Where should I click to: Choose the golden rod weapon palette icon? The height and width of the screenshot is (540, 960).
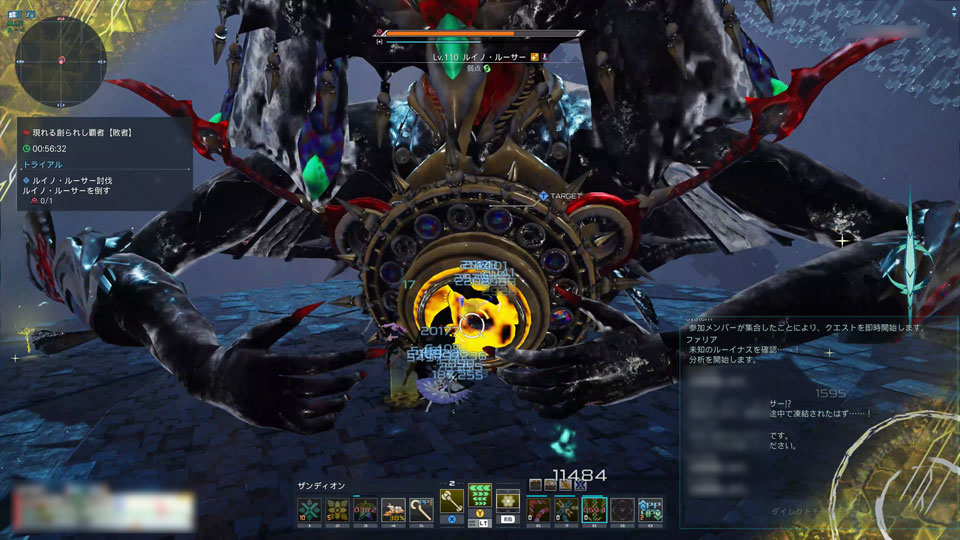[x=452, y=502]
